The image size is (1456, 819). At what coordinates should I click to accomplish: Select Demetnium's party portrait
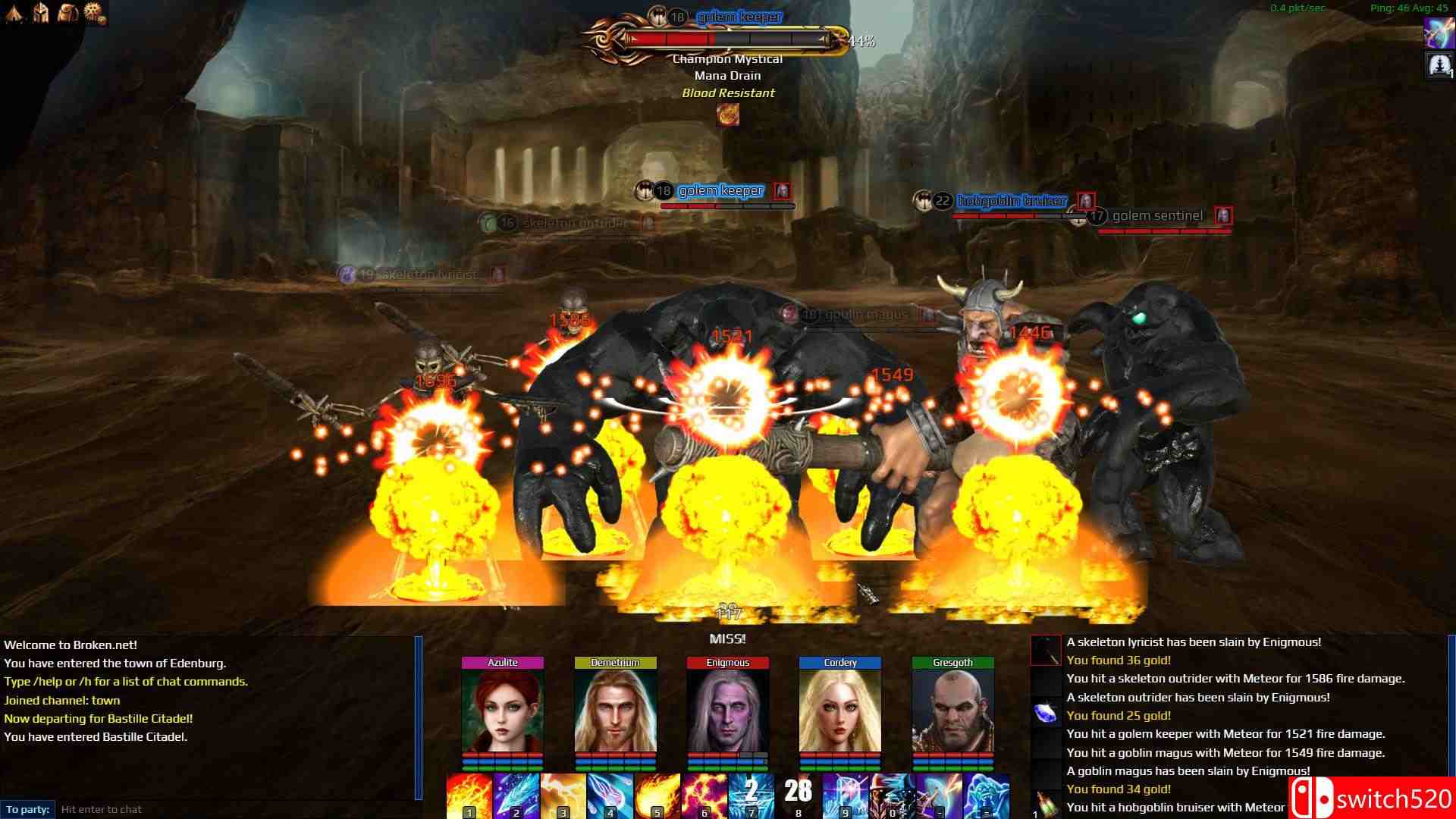pyautogui.click(x=615, y=711)
